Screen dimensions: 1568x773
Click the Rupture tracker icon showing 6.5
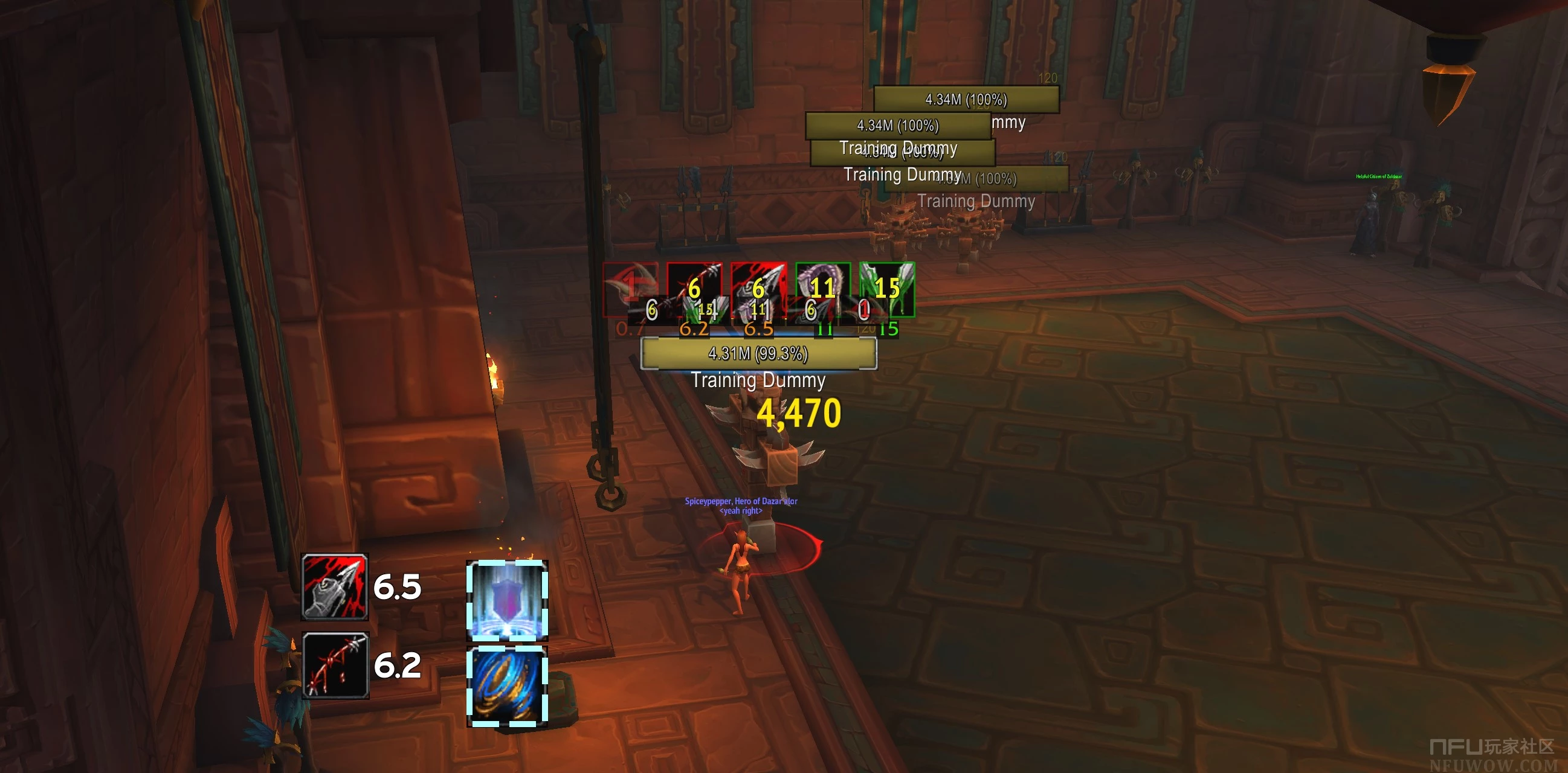point(335,587)
